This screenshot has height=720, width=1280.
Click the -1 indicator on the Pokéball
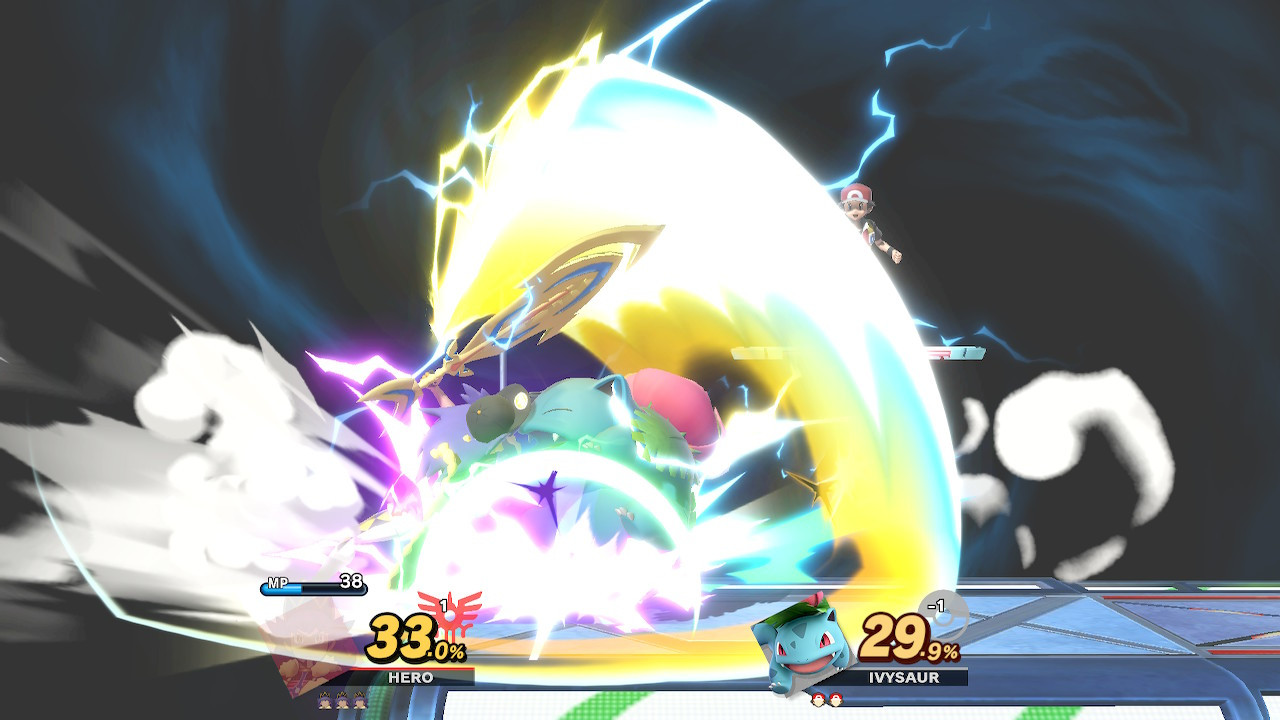coord(935,603)
